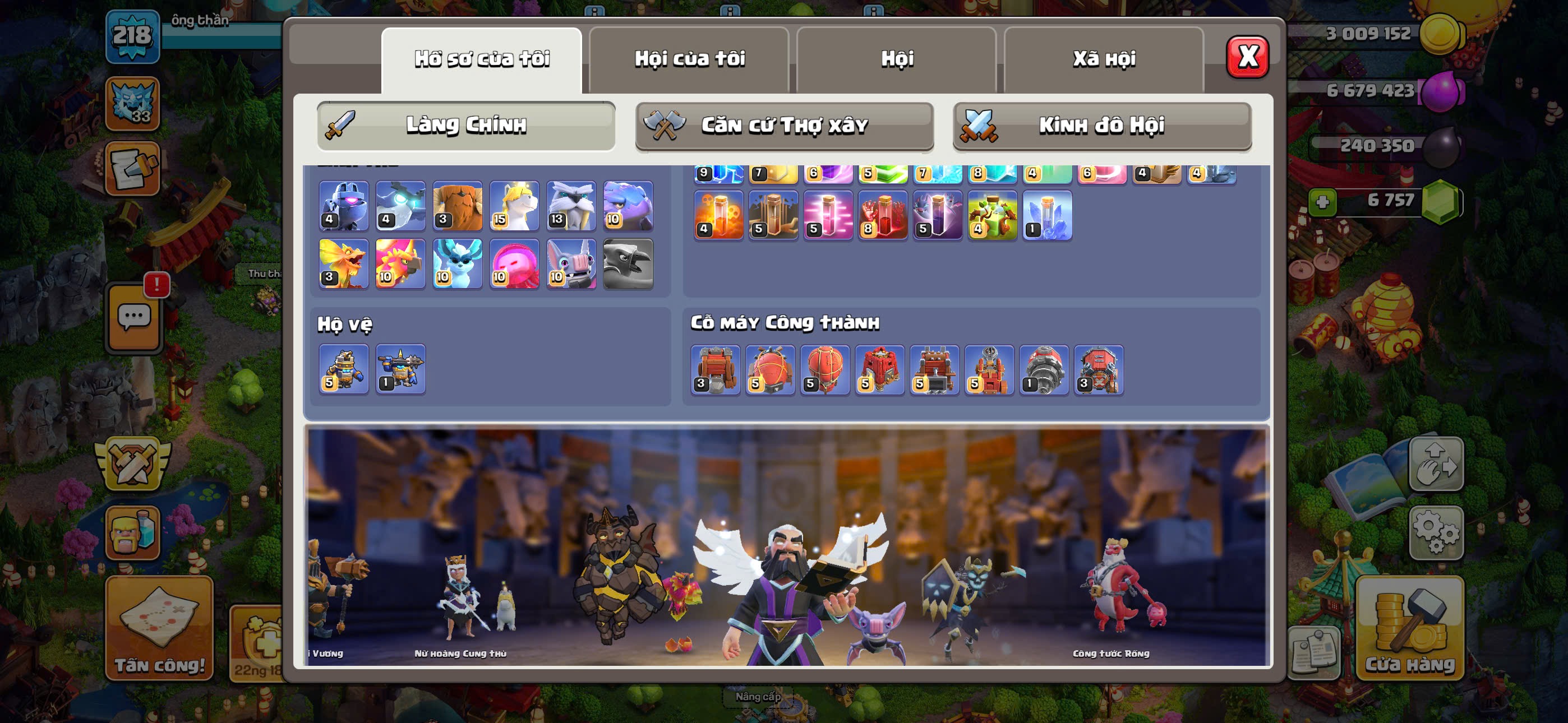The width and height of the screenshot is (1568, 723).
Task: Show the Làng Chính profile
Action: (465, 126)
